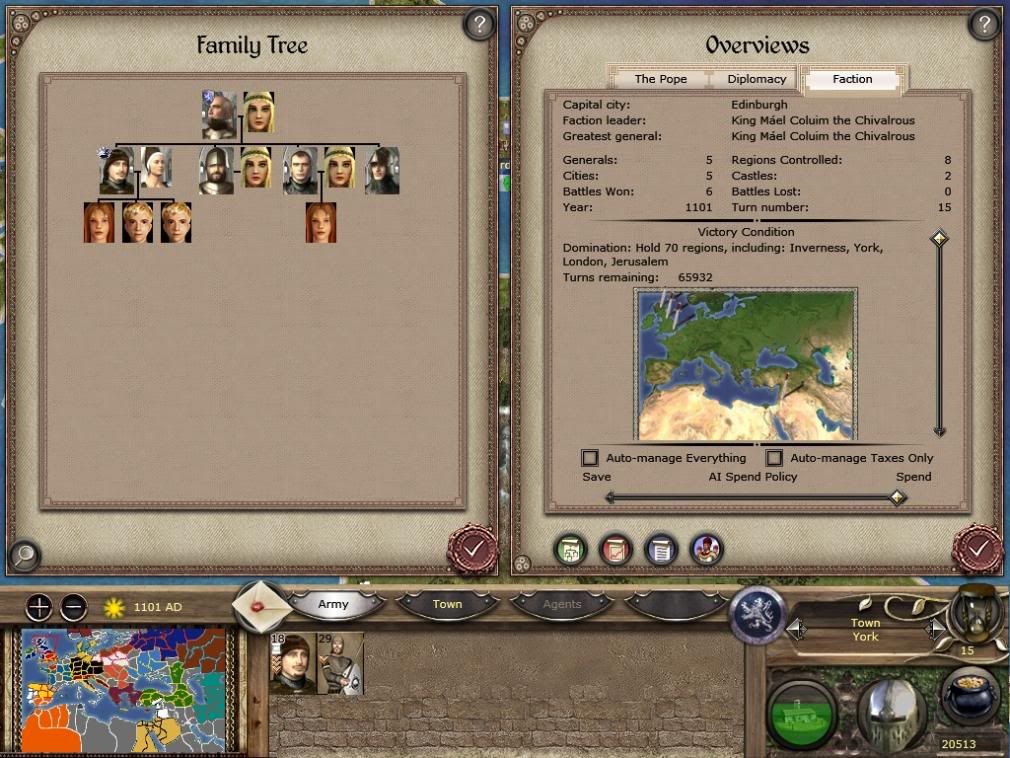Screen dimensions: 1010x758
Task: Zoom in the minimap with plus button
Action: pos(38,607)
